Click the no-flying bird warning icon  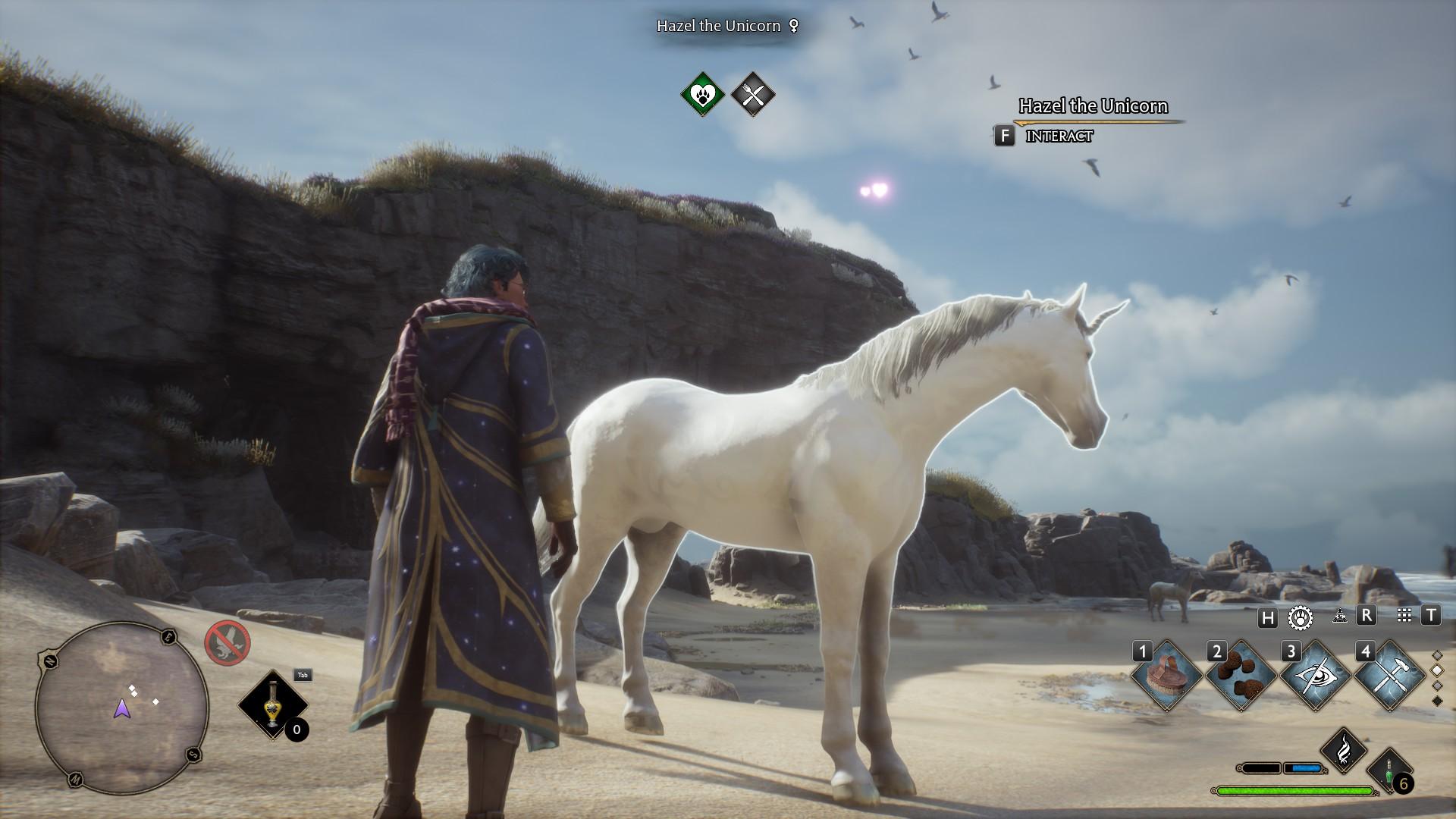coord(227,643)
